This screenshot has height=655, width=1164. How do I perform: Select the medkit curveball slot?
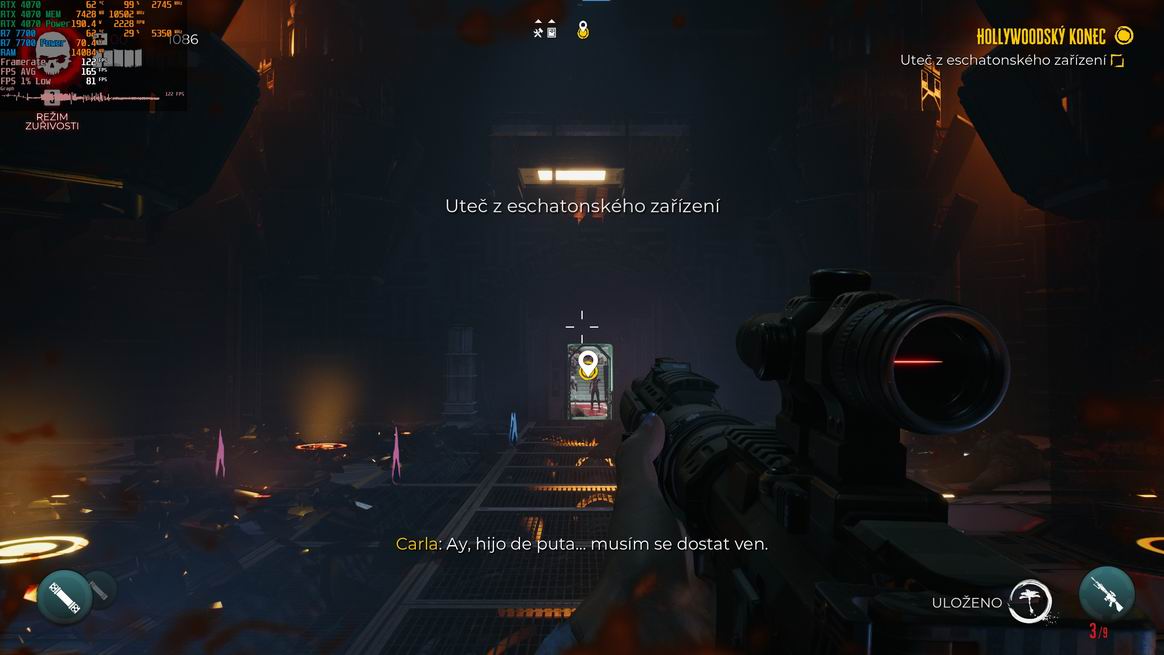(65, 597)
